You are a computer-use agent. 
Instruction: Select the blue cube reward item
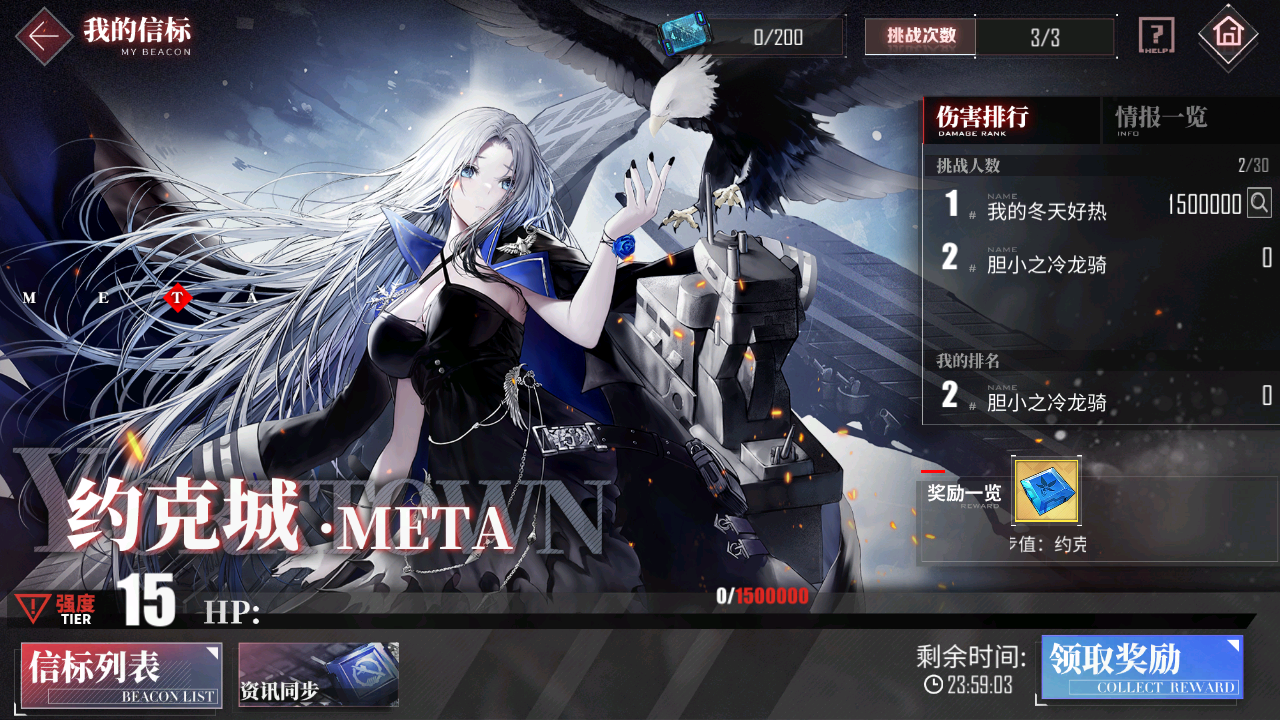click(x=1046, y=491)
